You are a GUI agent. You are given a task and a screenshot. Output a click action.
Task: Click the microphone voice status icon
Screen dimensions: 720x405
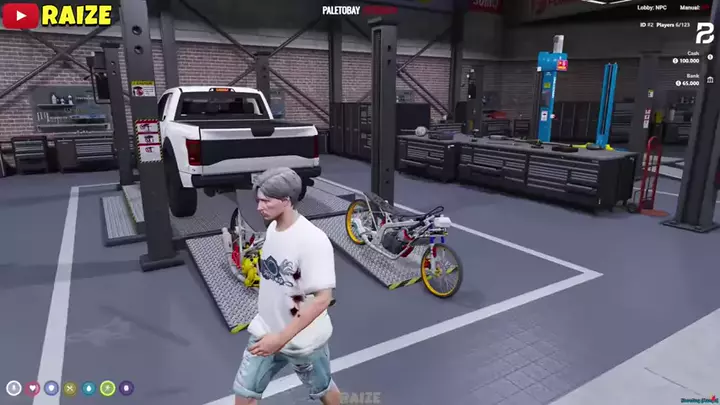click(14, 388)
